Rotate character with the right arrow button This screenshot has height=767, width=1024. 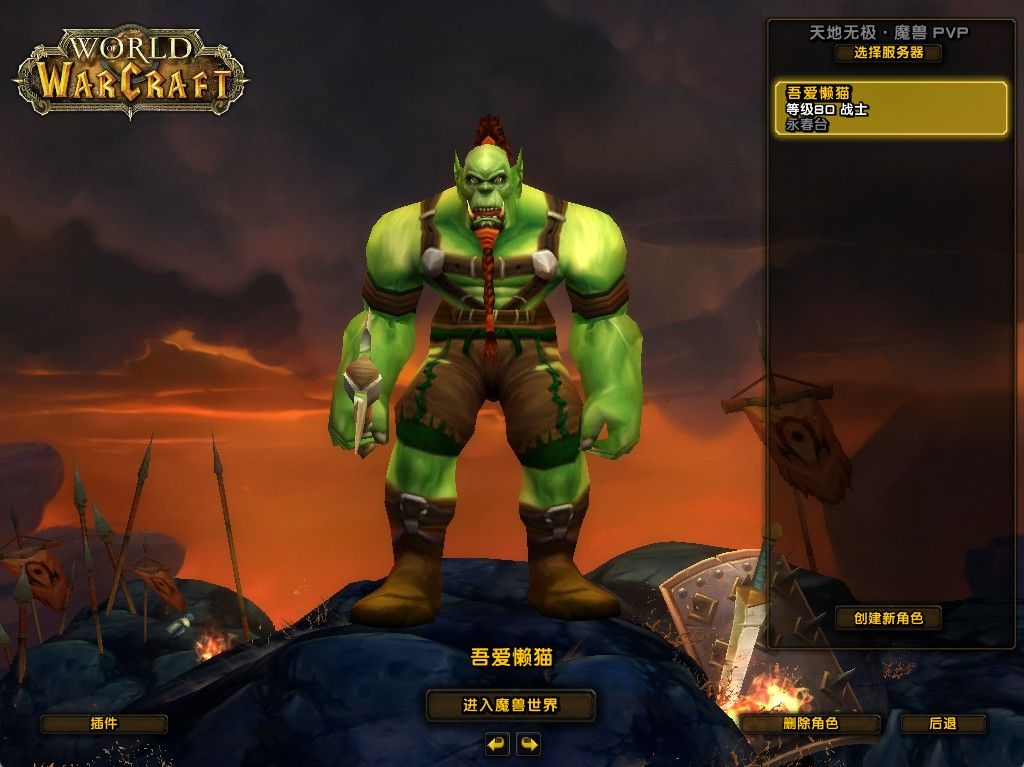[528, 743]
